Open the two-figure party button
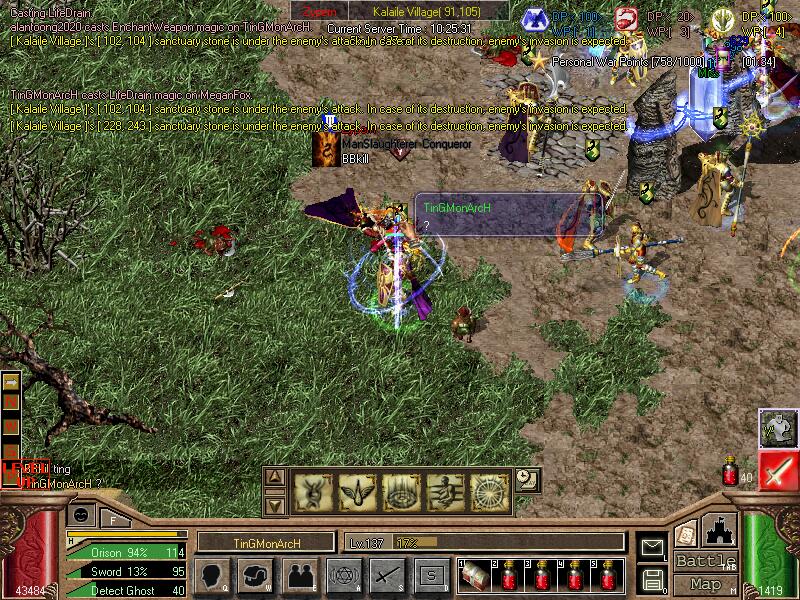 [x=299, y=575]
